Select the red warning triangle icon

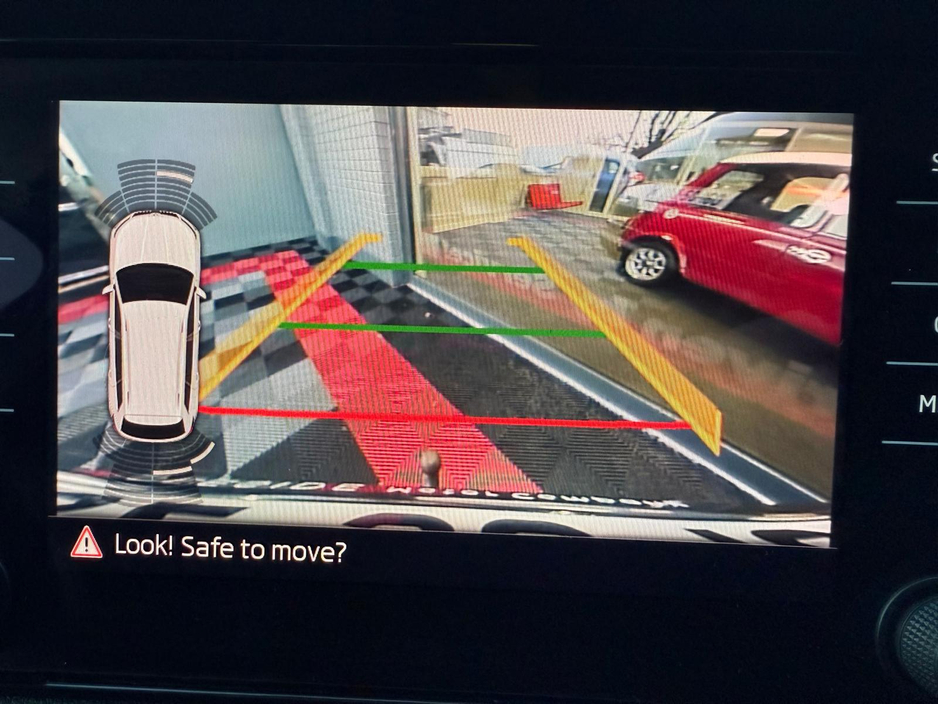click(87, 543)
